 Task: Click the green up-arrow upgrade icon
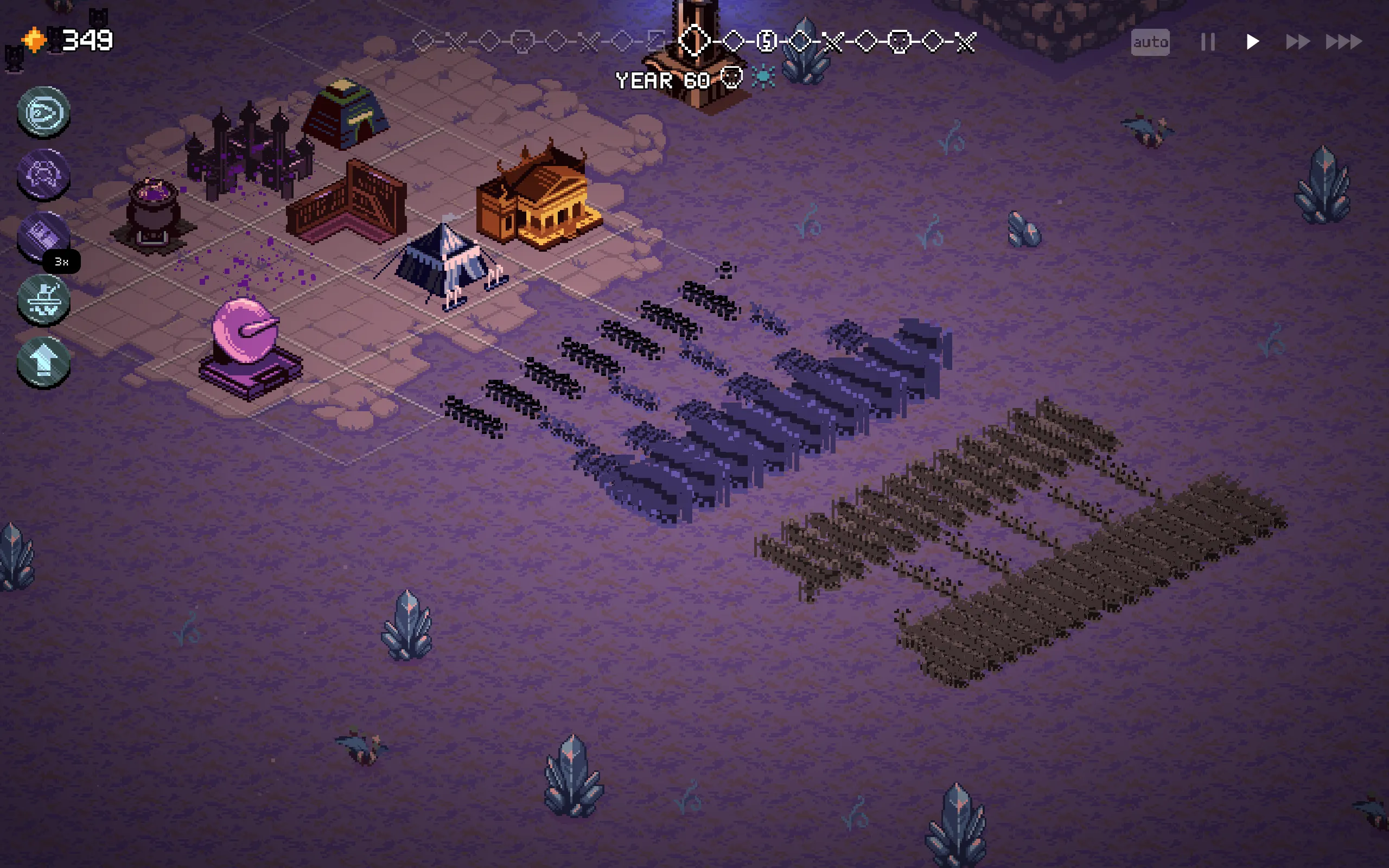click(x=43, y=362)
